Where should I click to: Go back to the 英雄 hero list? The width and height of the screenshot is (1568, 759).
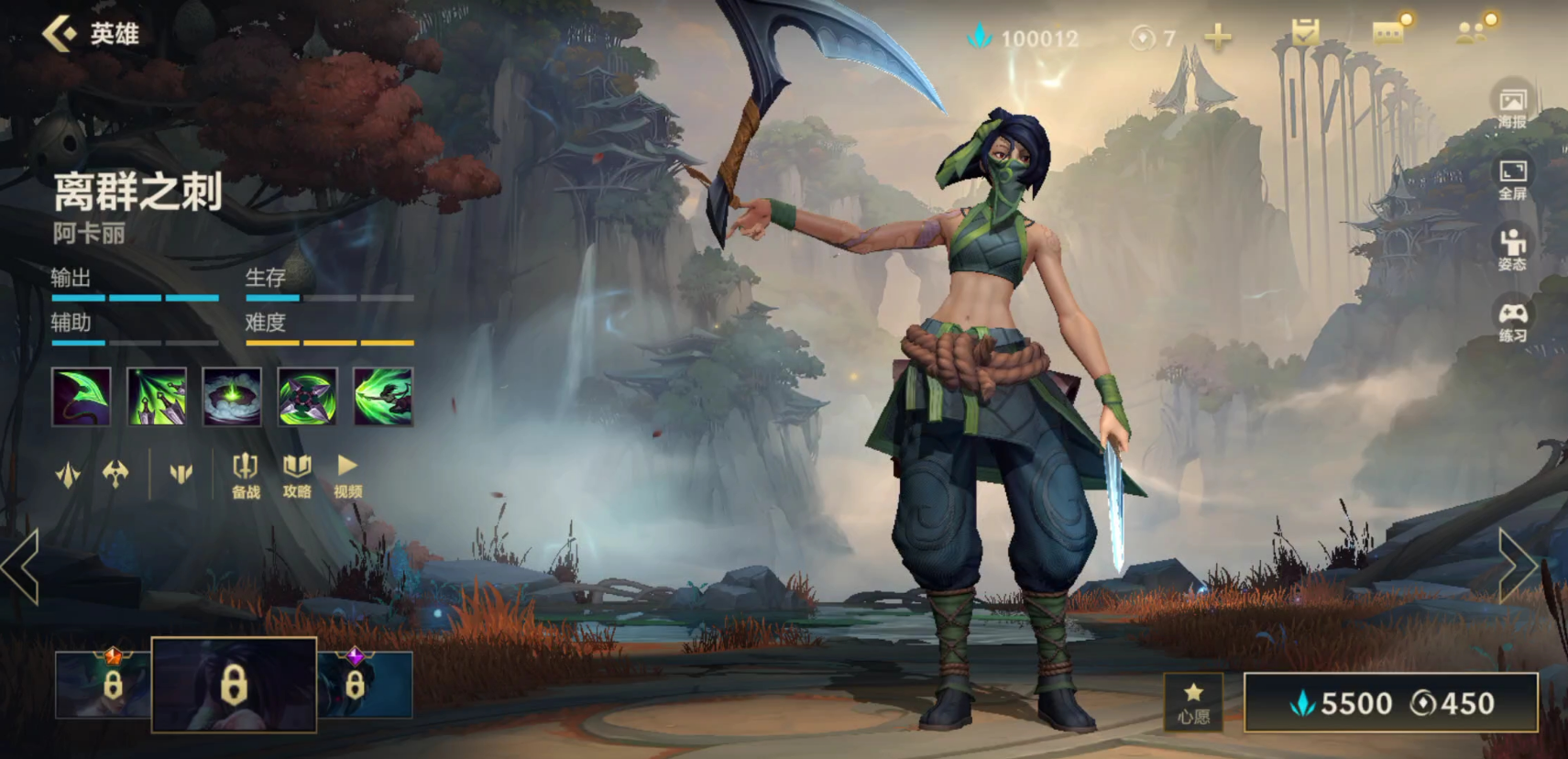point(89,35)
